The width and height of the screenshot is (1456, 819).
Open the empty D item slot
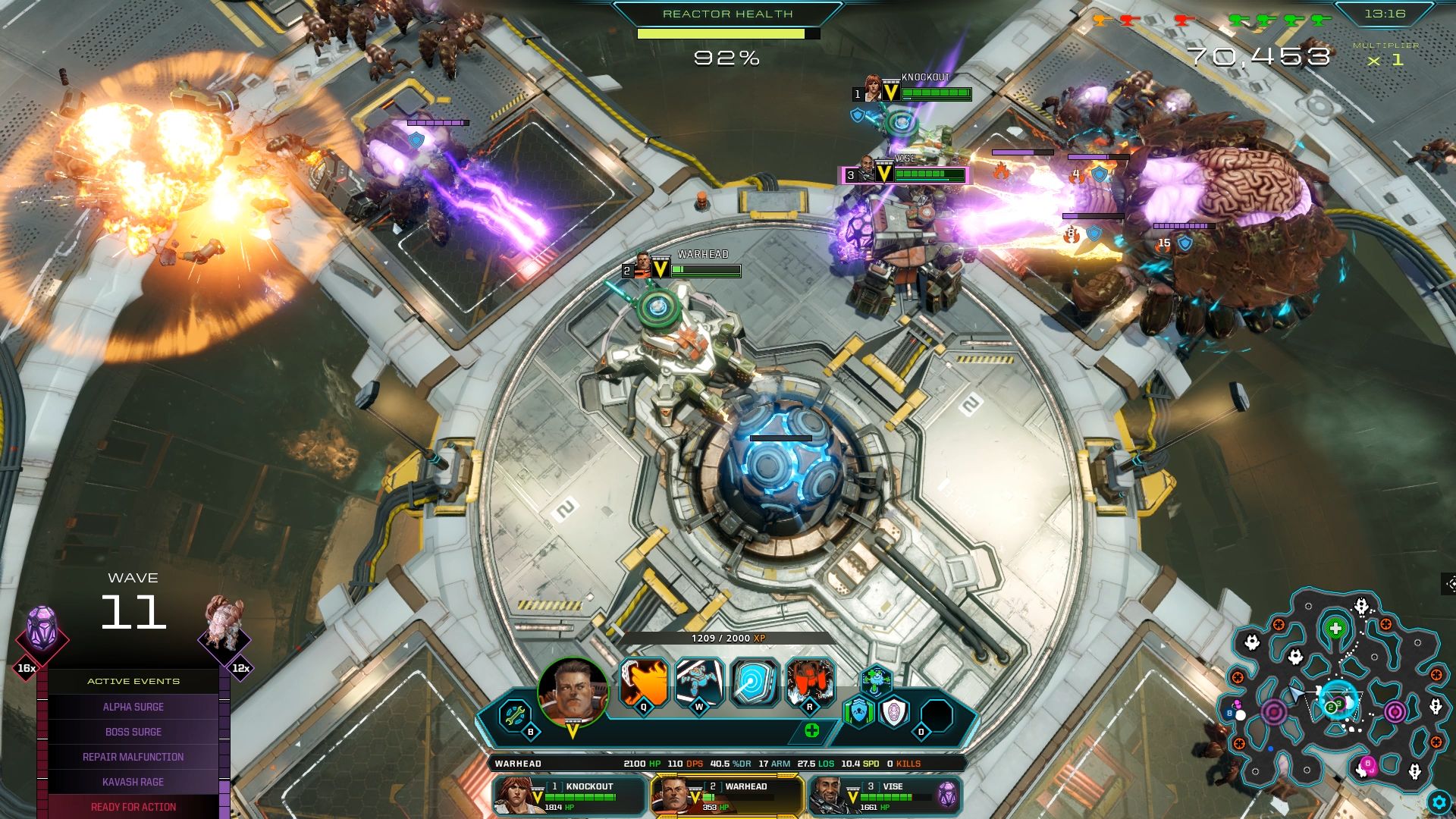tap(937, 715)
